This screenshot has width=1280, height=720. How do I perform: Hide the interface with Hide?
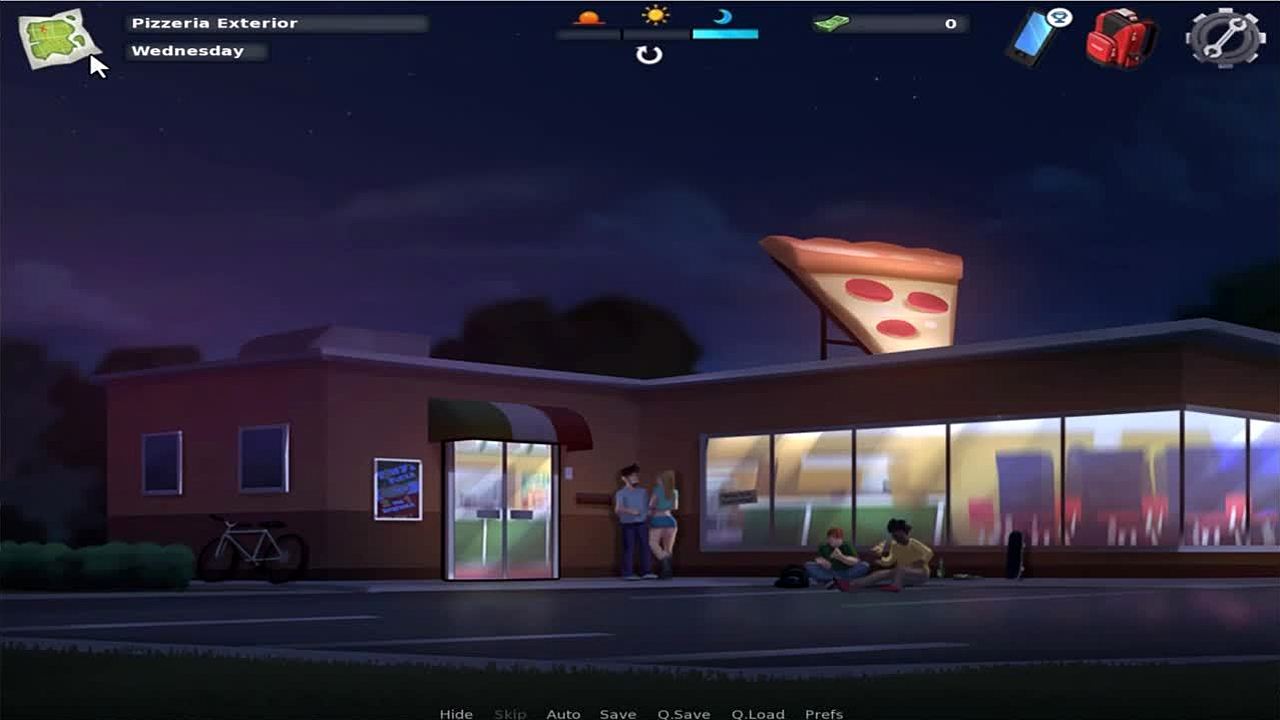[x=456, y=713]
